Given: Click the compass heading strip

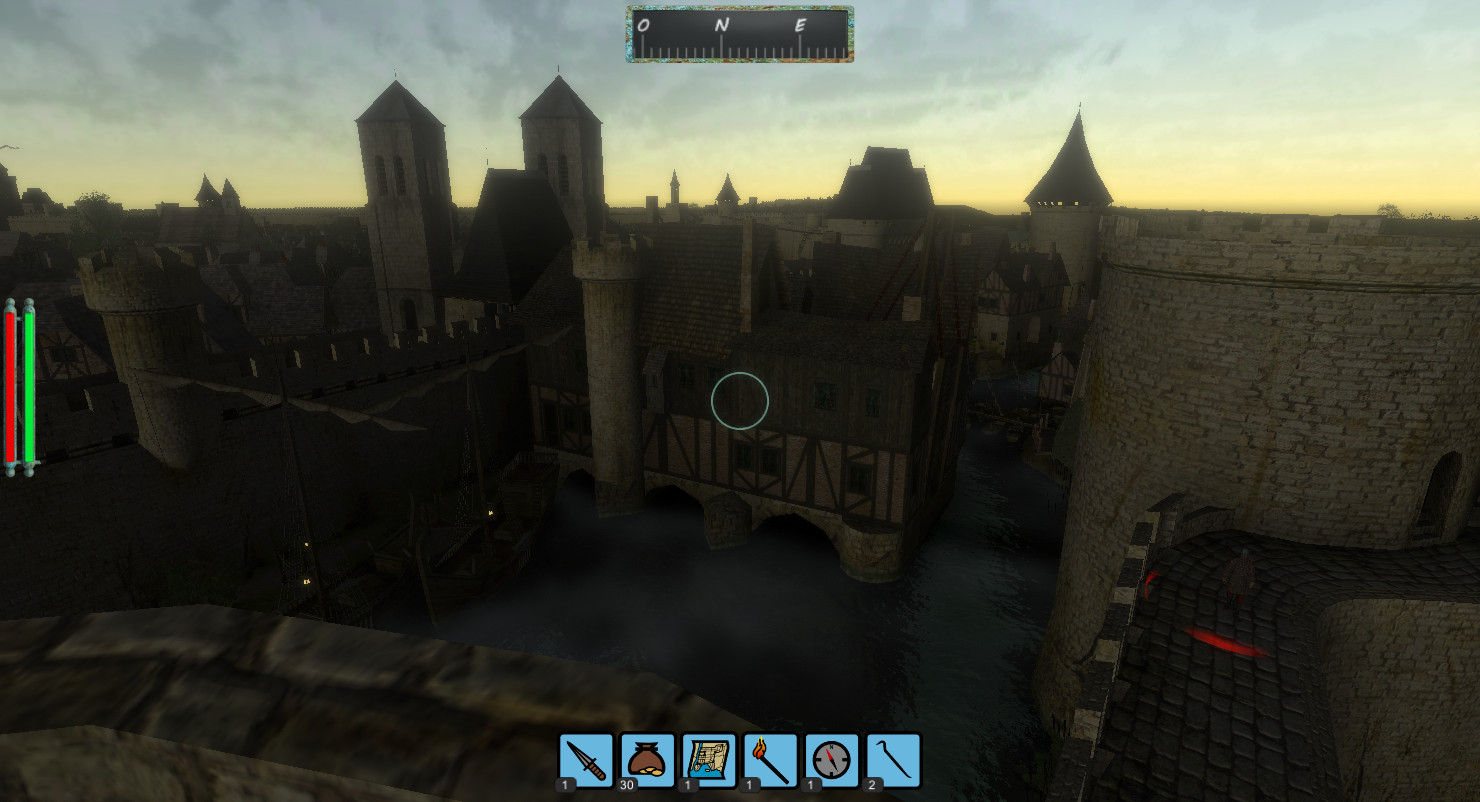Looking at the screenshot, I should [x=740, y=35].
